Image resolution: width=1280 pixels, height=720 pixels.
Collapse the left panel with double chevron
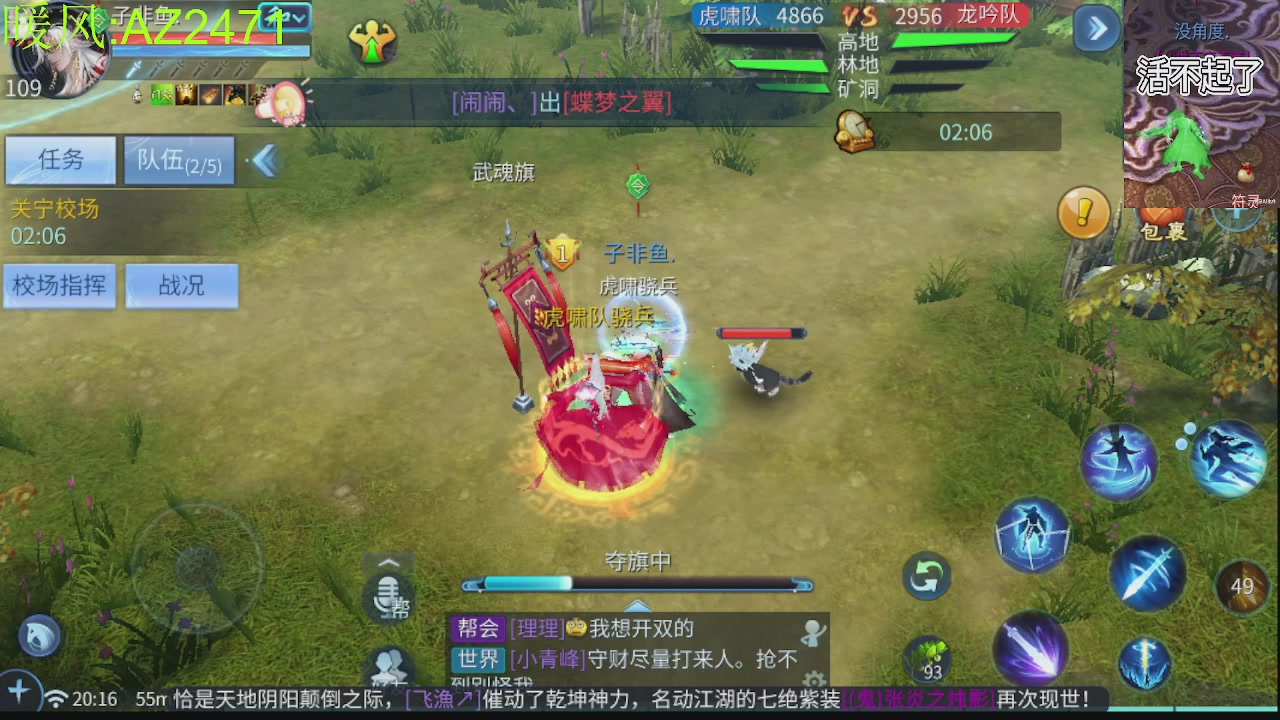click(x=263, y=160)
